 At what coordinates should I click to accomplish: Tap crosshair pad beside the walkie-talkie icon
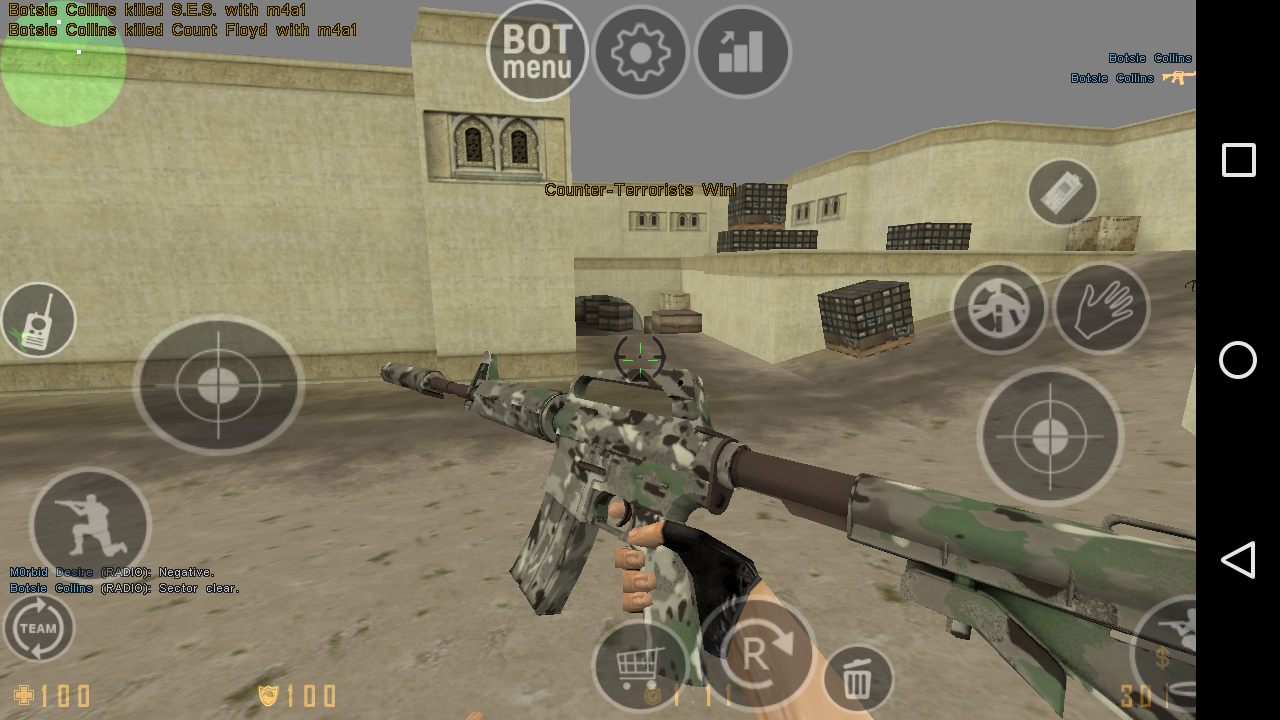(218, 385)
